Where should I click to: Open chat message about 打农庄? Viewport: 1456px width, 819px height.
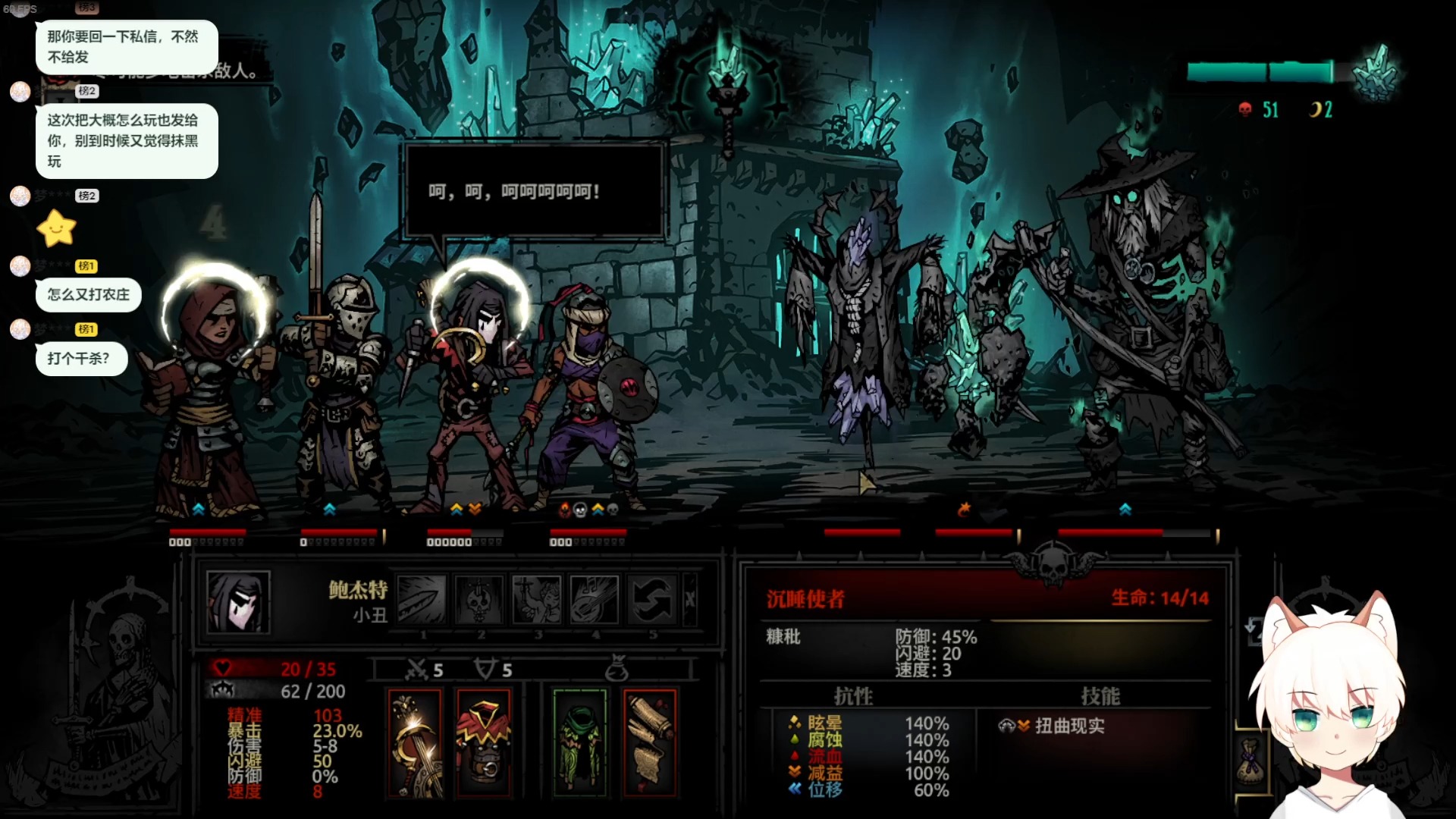coord(89,295)
